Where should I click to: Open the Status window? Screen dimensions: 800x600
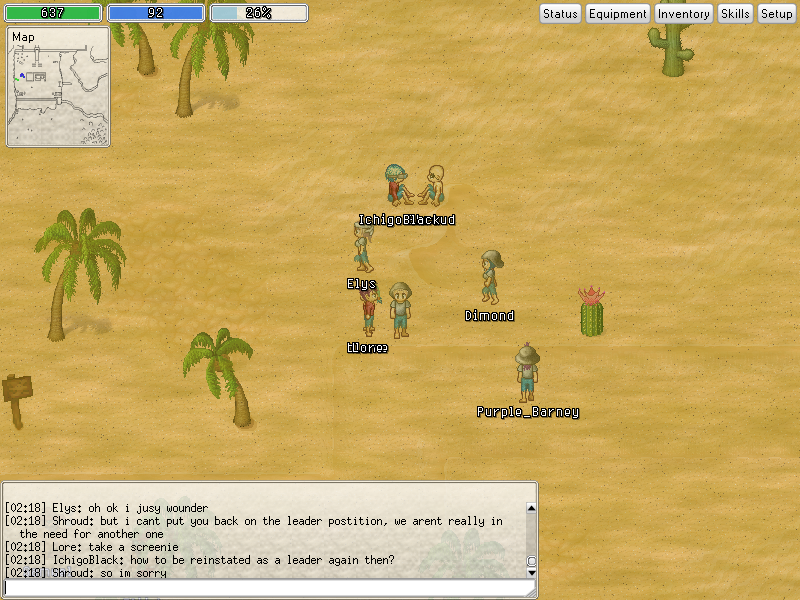click(x=560, y=14)
